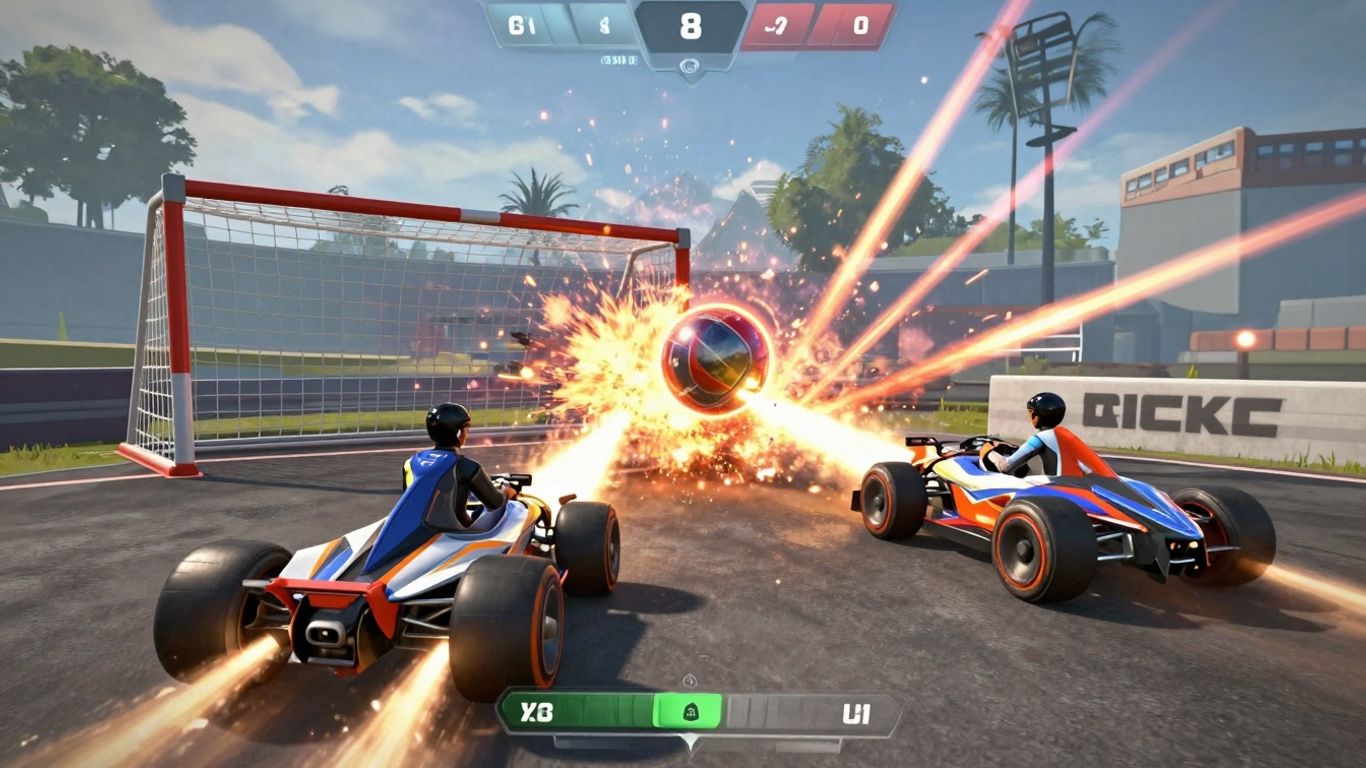The image size is (1366, 768).
Task: Select the green shield icon on the boost bar
Action: [691, 711]
